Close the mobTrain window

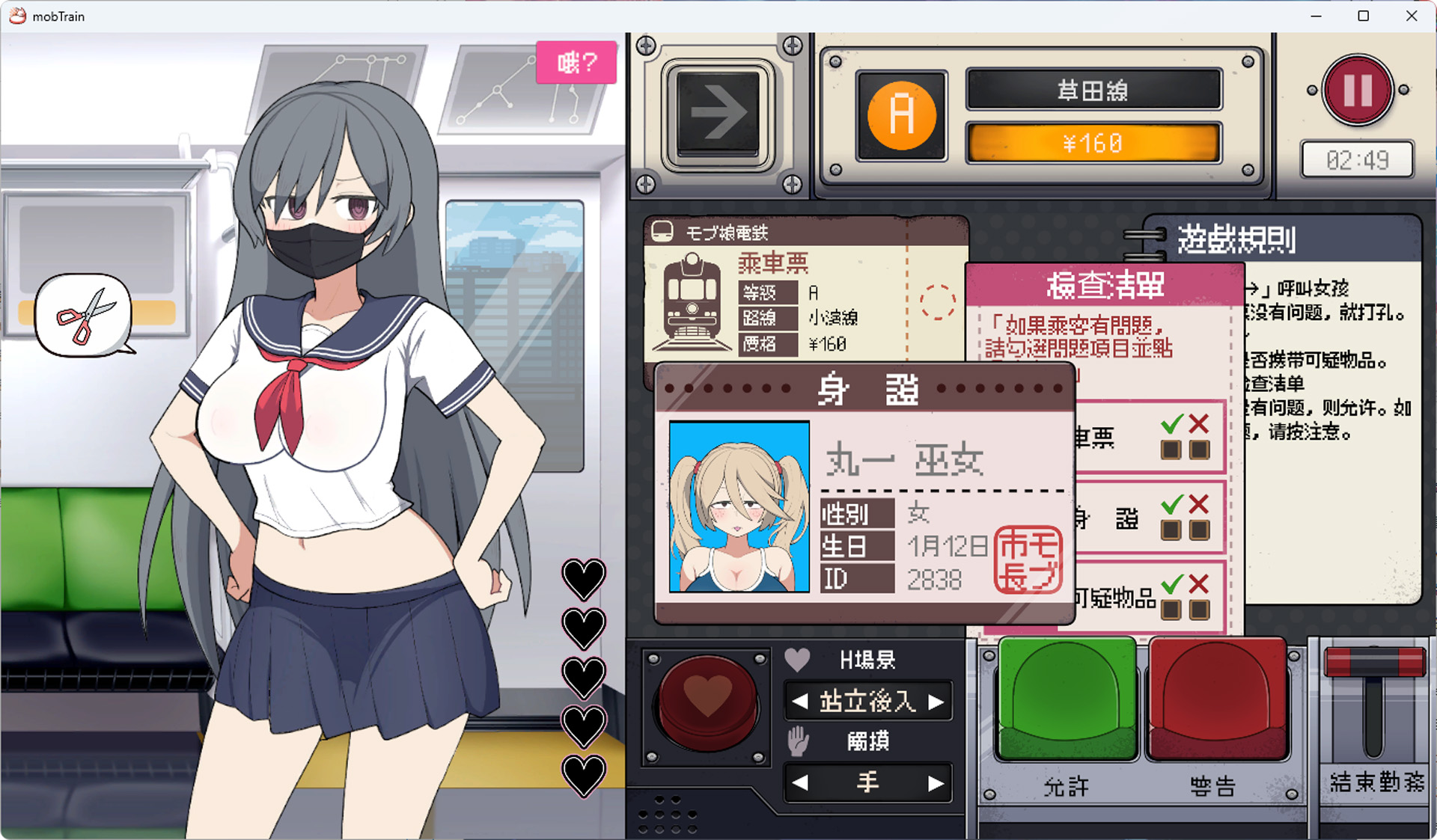coord(1412,16)
